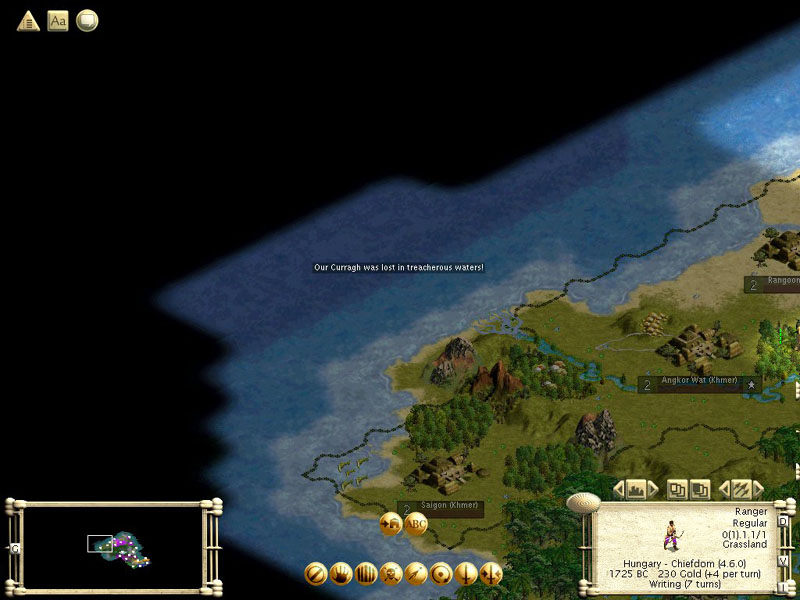Viewport: 800px width, 600px height.
Task: Click the 'D' button on the info box
Action: [x=784, y=521]
